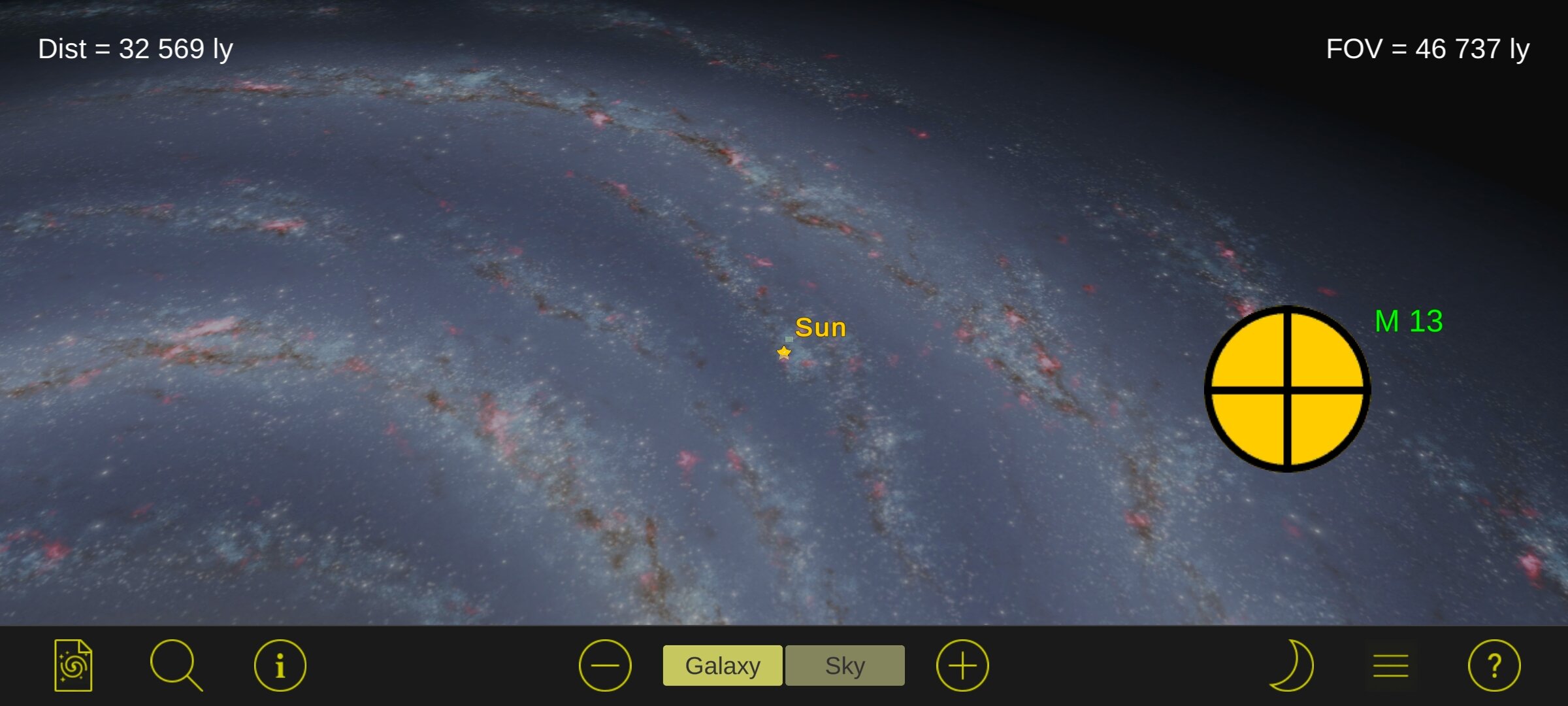1568x706 pixels.
Task: Show object info with the i button
Action: pos(280,665)
